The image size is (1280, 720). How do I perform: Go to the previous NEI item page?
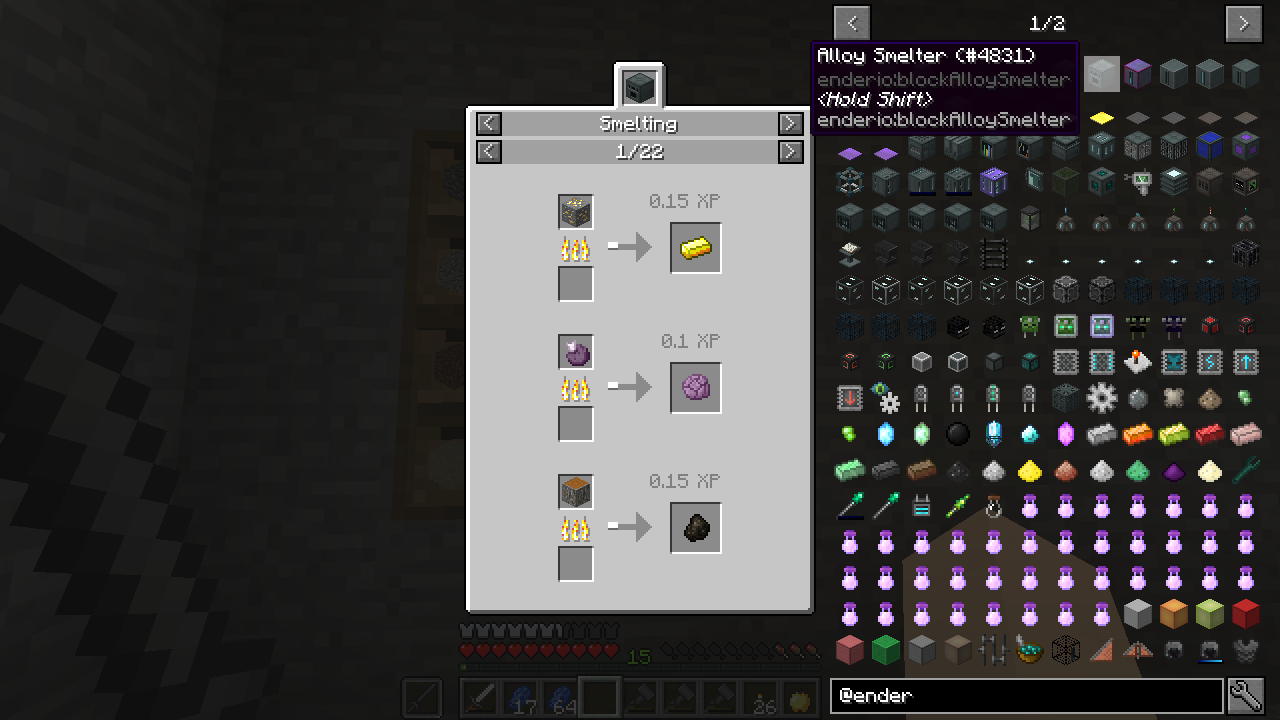[852, 23]
